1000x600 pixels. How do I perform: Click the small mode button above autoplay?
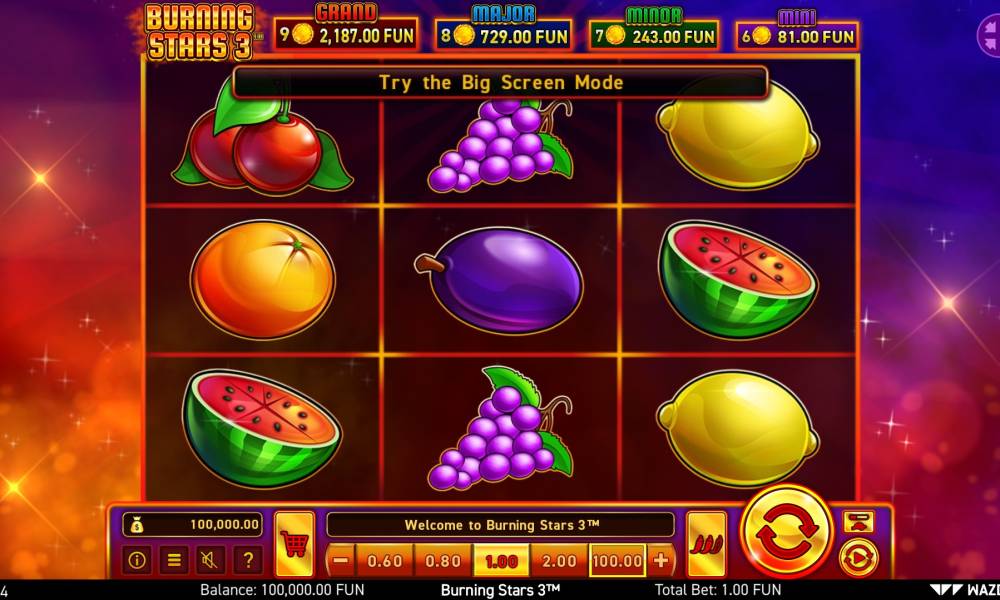coord(858,521)
